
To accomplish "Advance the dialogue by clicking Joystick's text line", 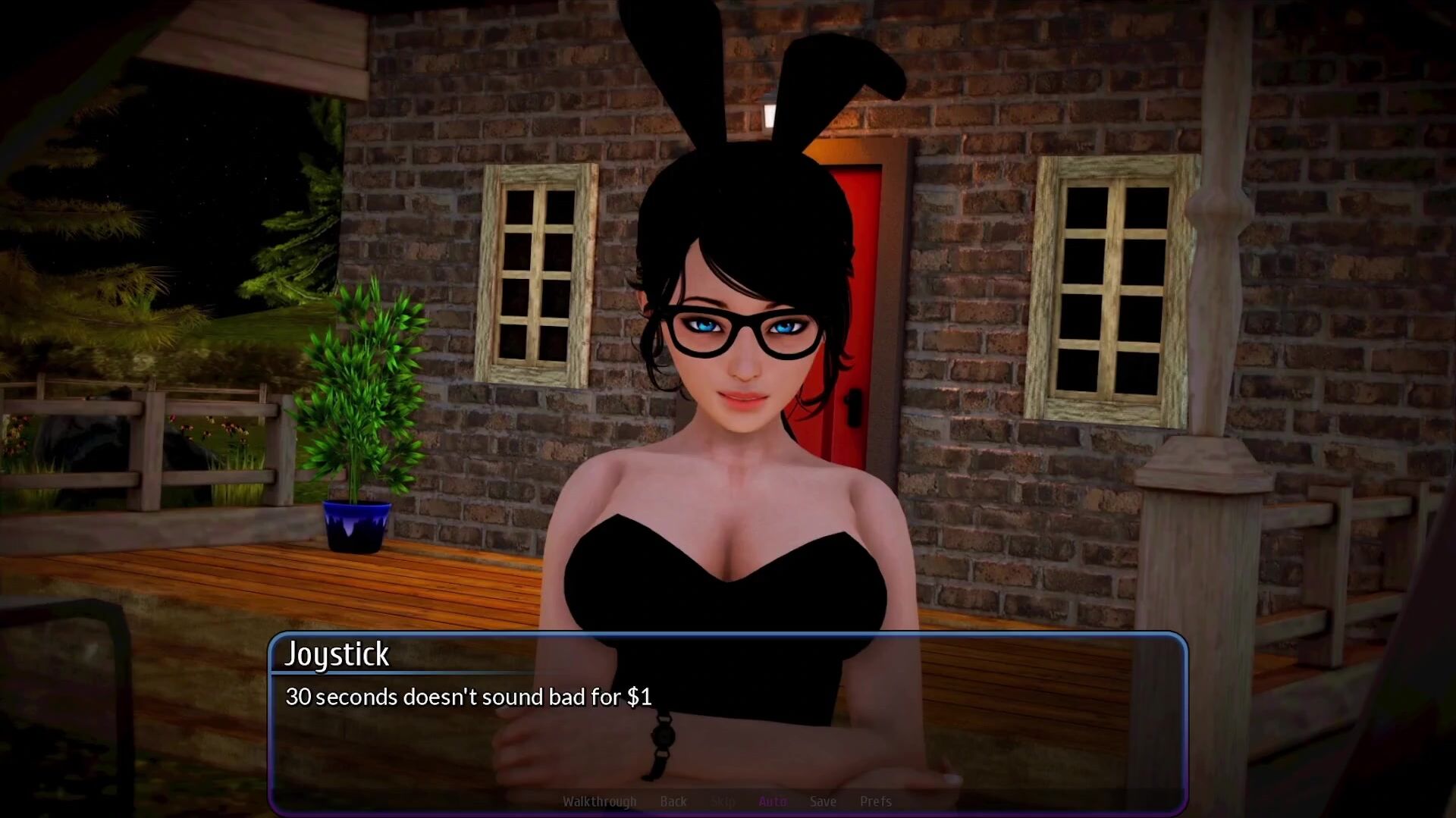I will pyautogui.click(x=468, y=697).
